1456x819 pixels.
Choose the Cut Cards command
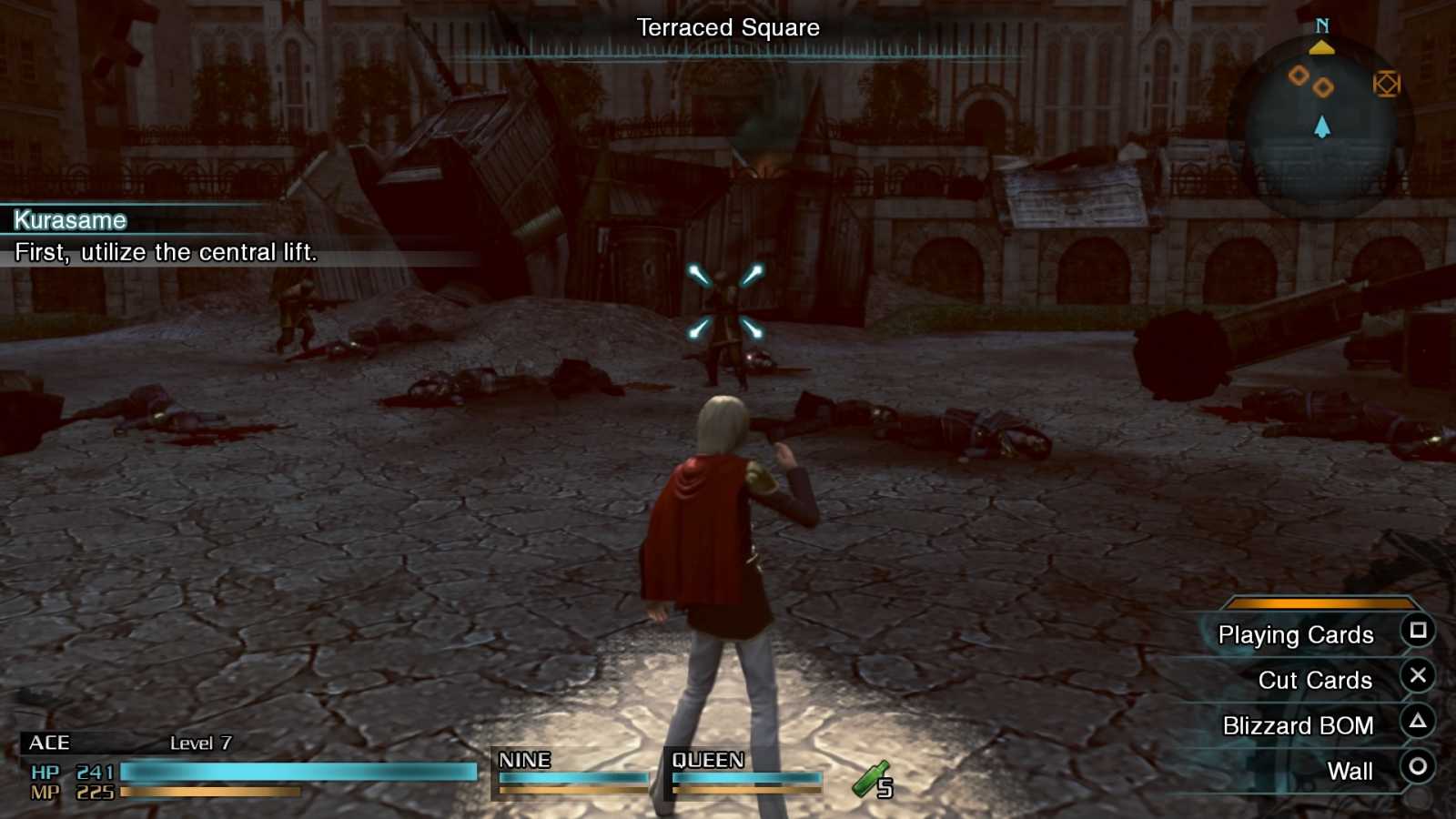(x=1315, y=680)
